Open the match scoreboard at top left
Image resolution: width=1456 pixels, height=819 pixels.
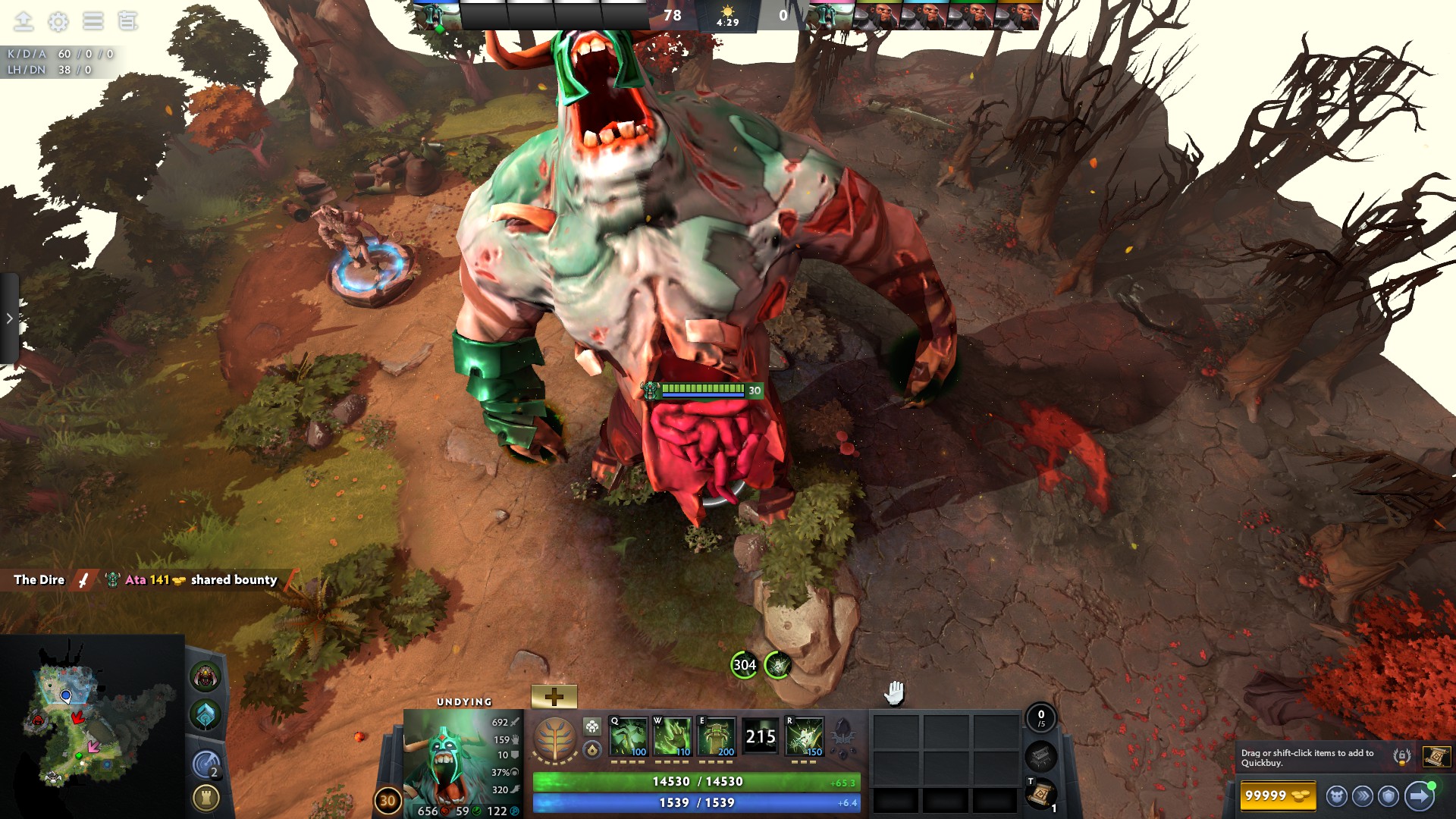coord(127,21)
